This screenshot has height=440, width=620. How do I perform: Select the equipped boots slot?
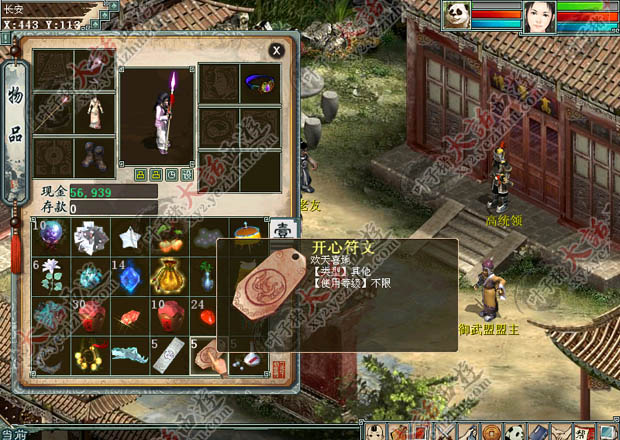point(95,156)
